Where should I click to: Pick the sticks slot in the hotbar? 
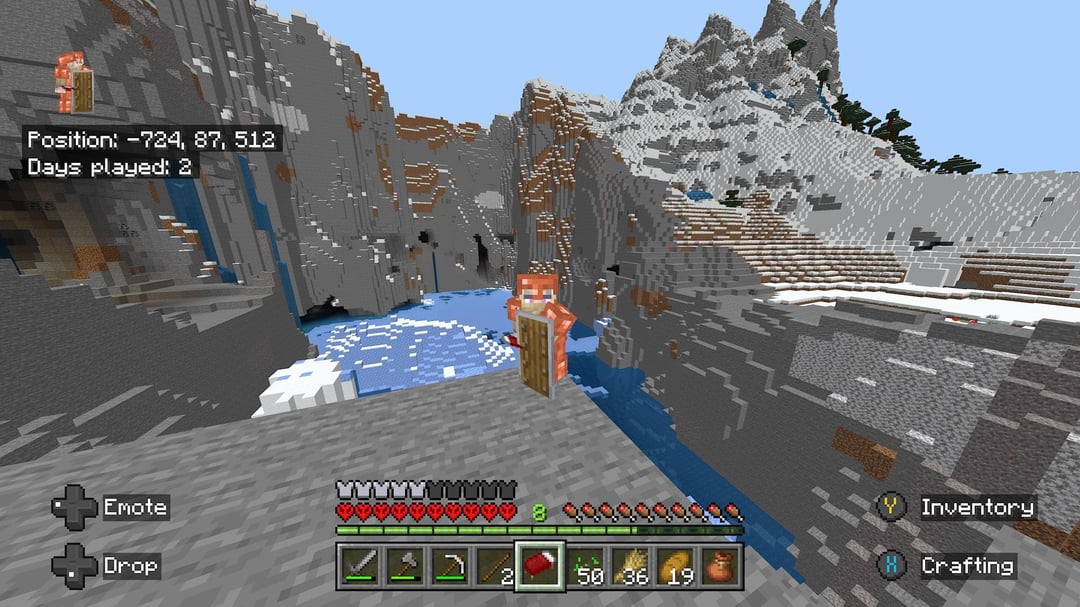point(494,566)
